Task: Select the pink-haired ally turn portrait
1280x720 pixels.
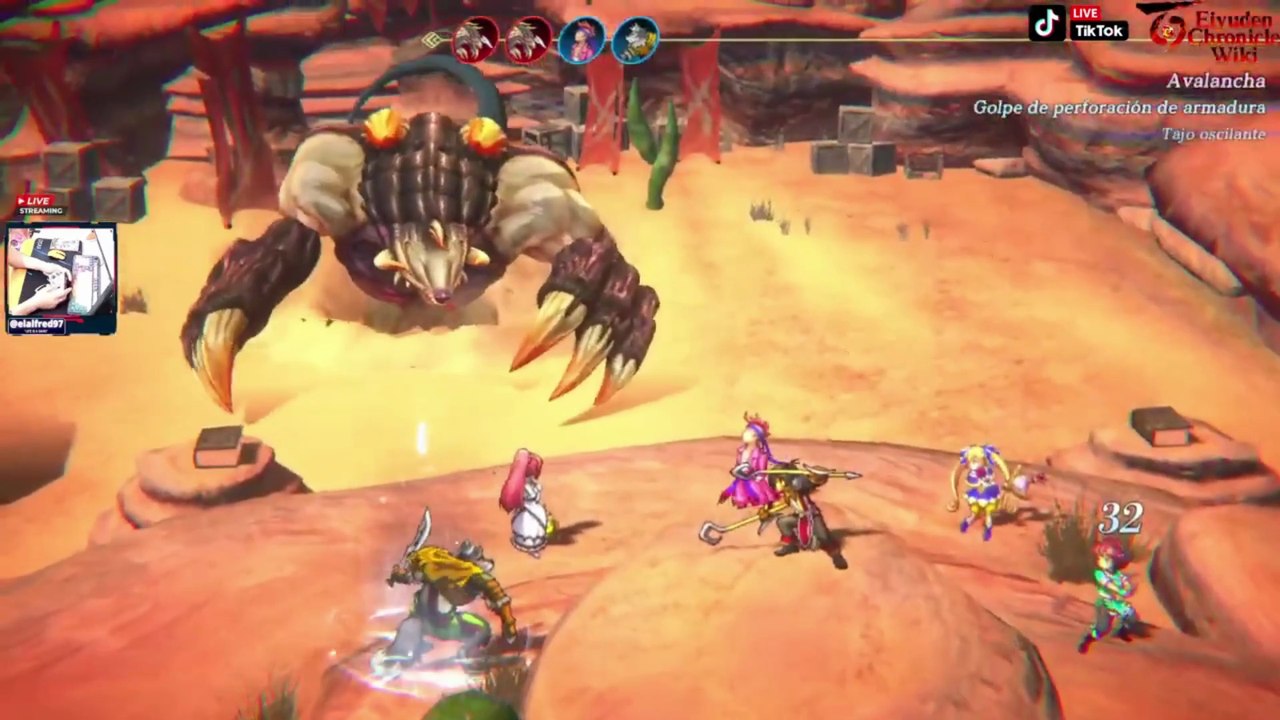Action: point(581,41)
